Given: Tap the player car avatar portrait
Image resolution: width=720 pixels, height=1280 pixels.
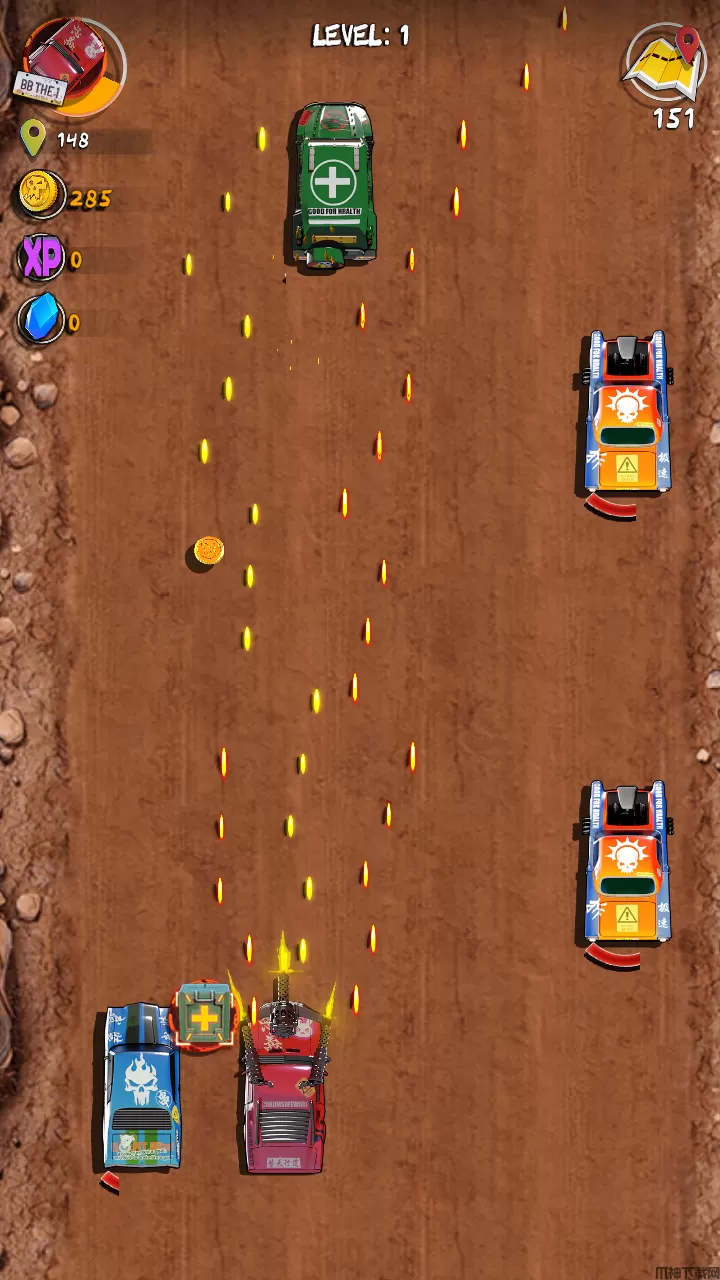Looking at the screenshot, I should click(72, 62).
